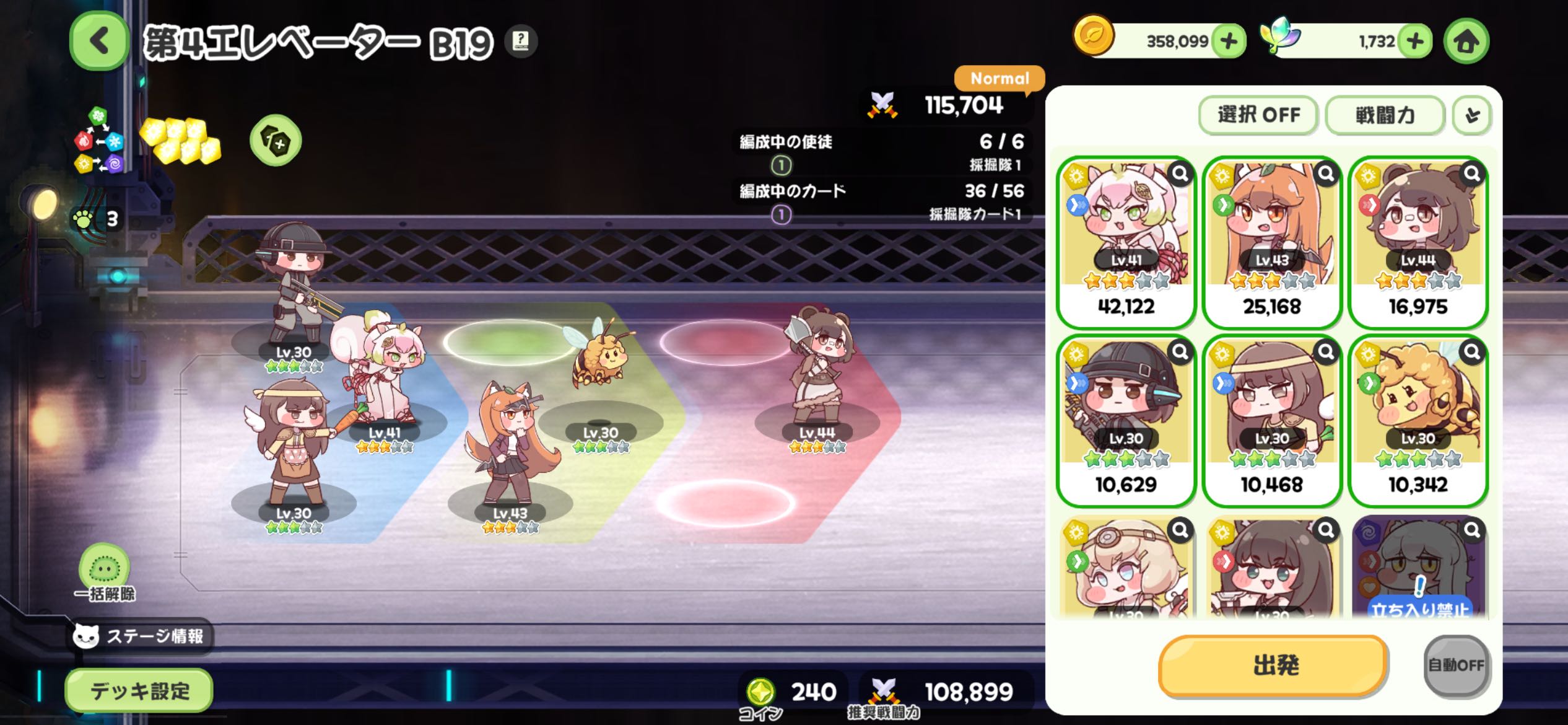Open デッキ設定 deck settings
The width and height of the screenshot is (1568, 725).
[x=139, y=690]
